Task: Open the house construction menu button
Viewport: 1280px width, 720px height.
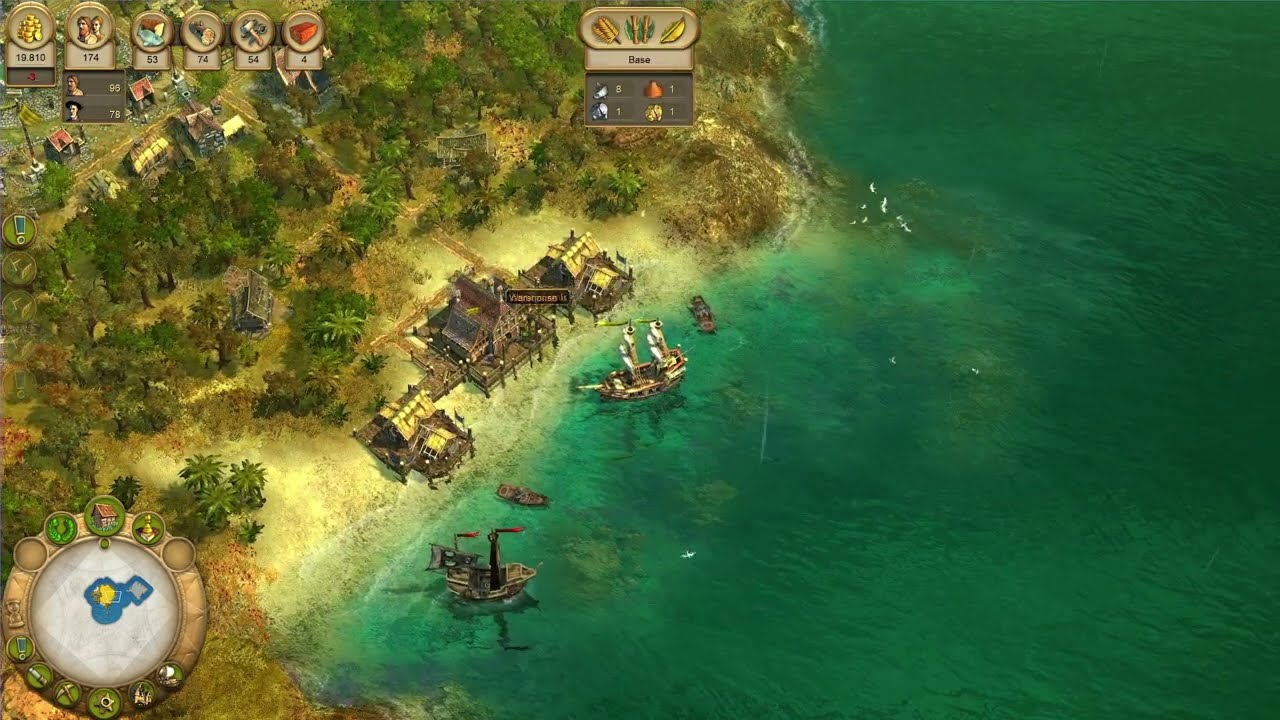Action: click(104, 517)
